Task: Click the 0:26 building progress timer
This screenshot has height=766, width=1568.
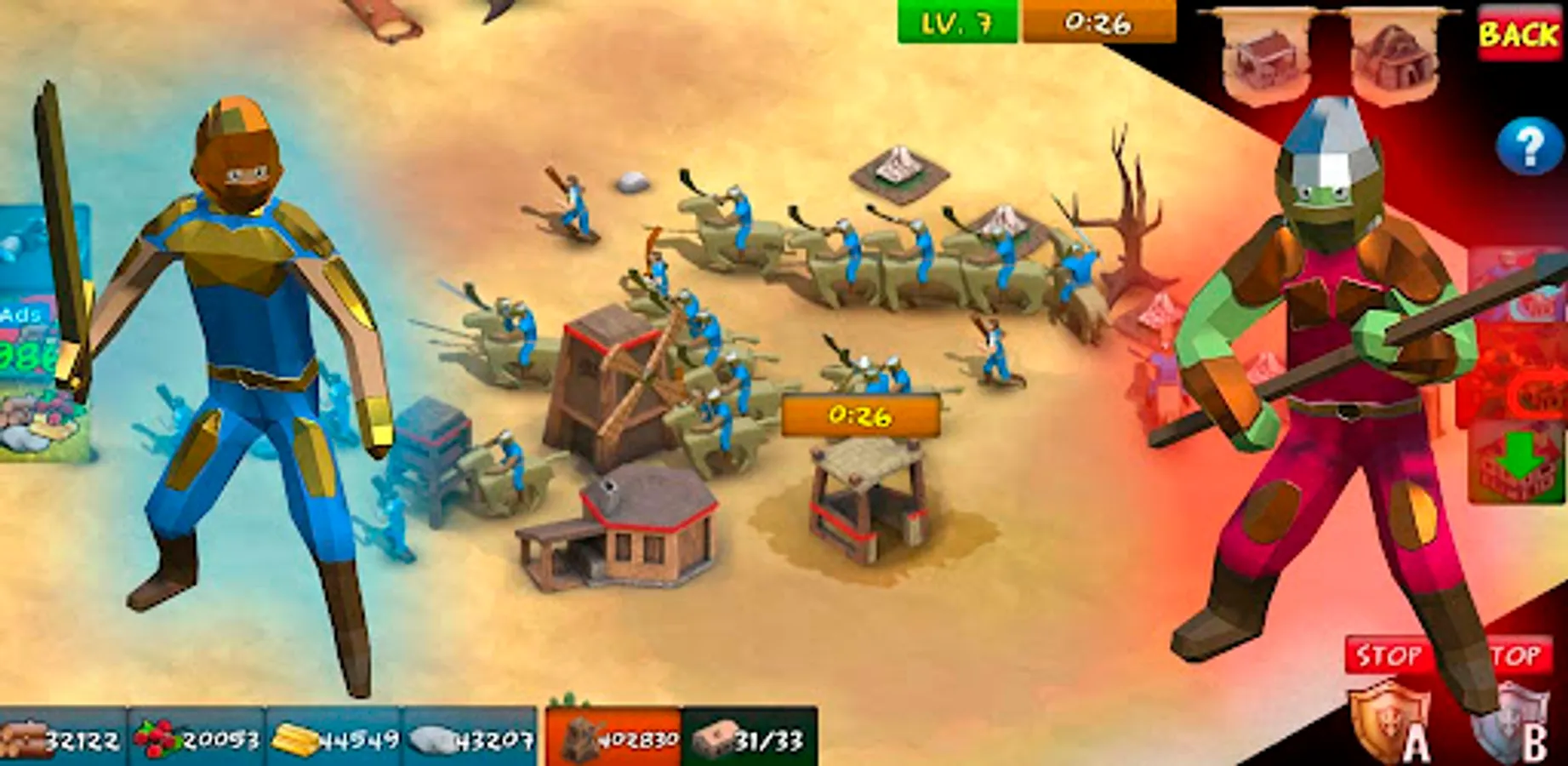Action: (860, 416)
